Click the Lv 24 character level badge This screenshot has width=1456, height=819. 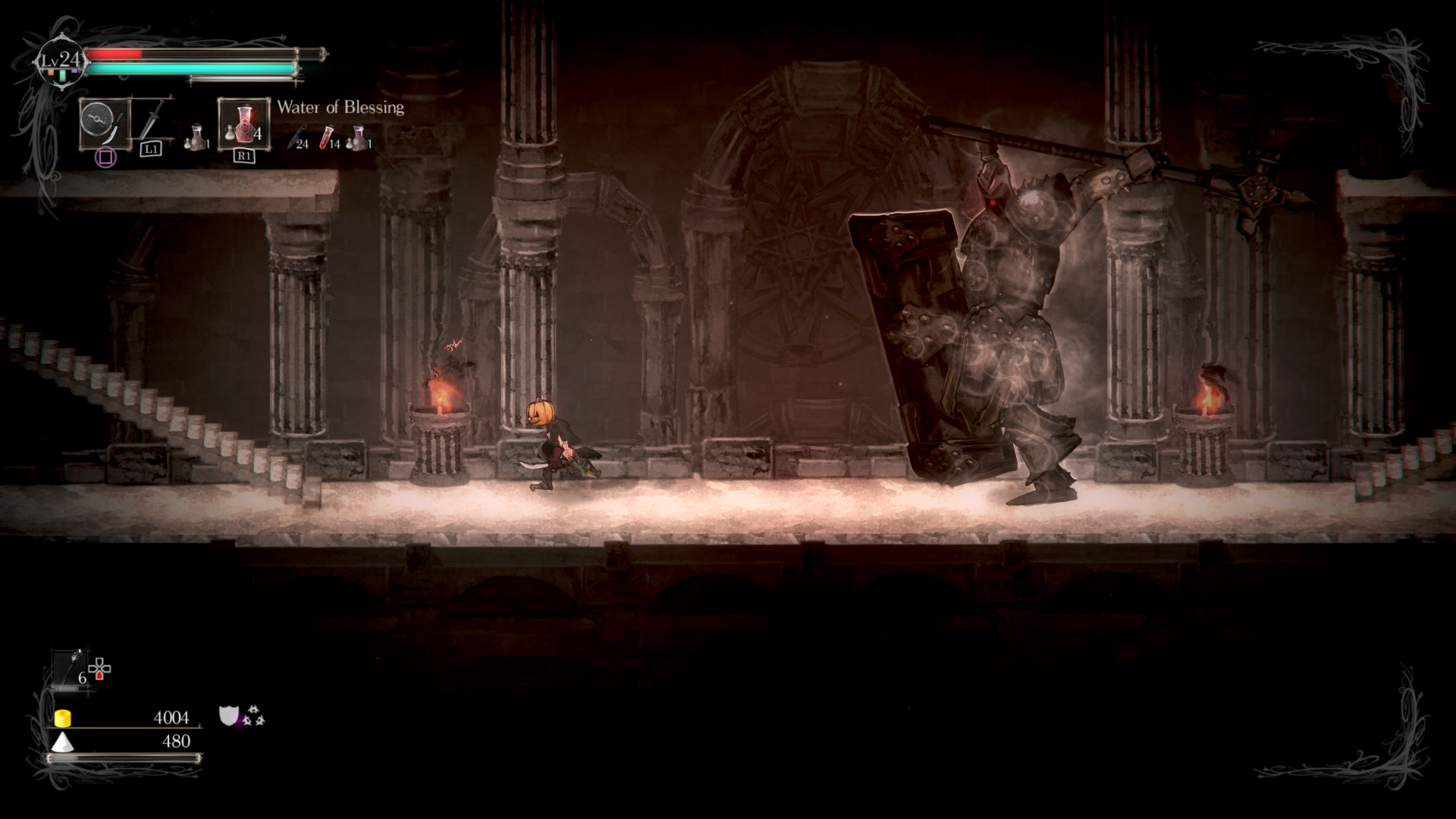coord(61,61)
